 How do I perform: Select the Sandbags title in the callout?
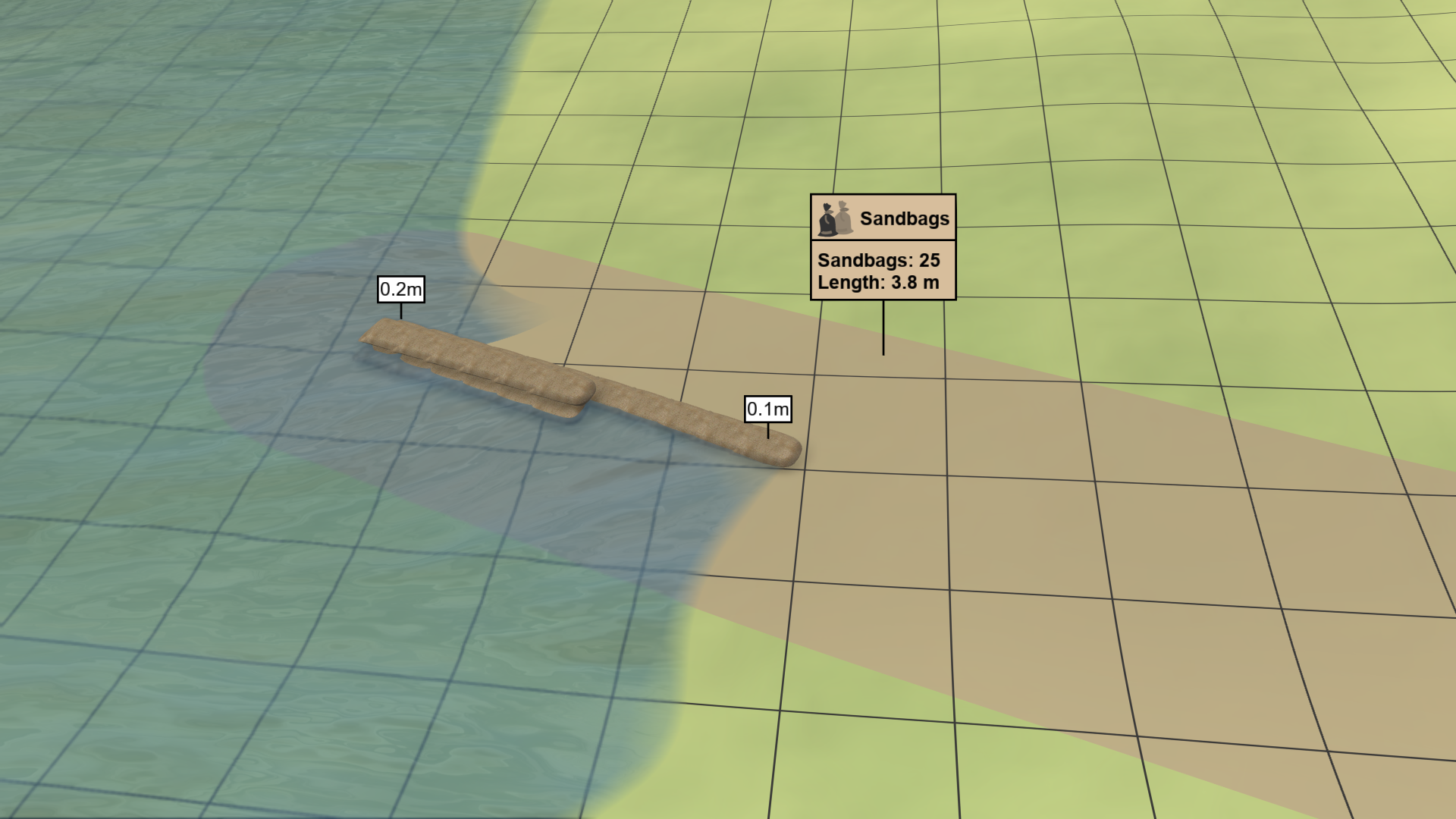pyautogui.click(x=905, y=218)
